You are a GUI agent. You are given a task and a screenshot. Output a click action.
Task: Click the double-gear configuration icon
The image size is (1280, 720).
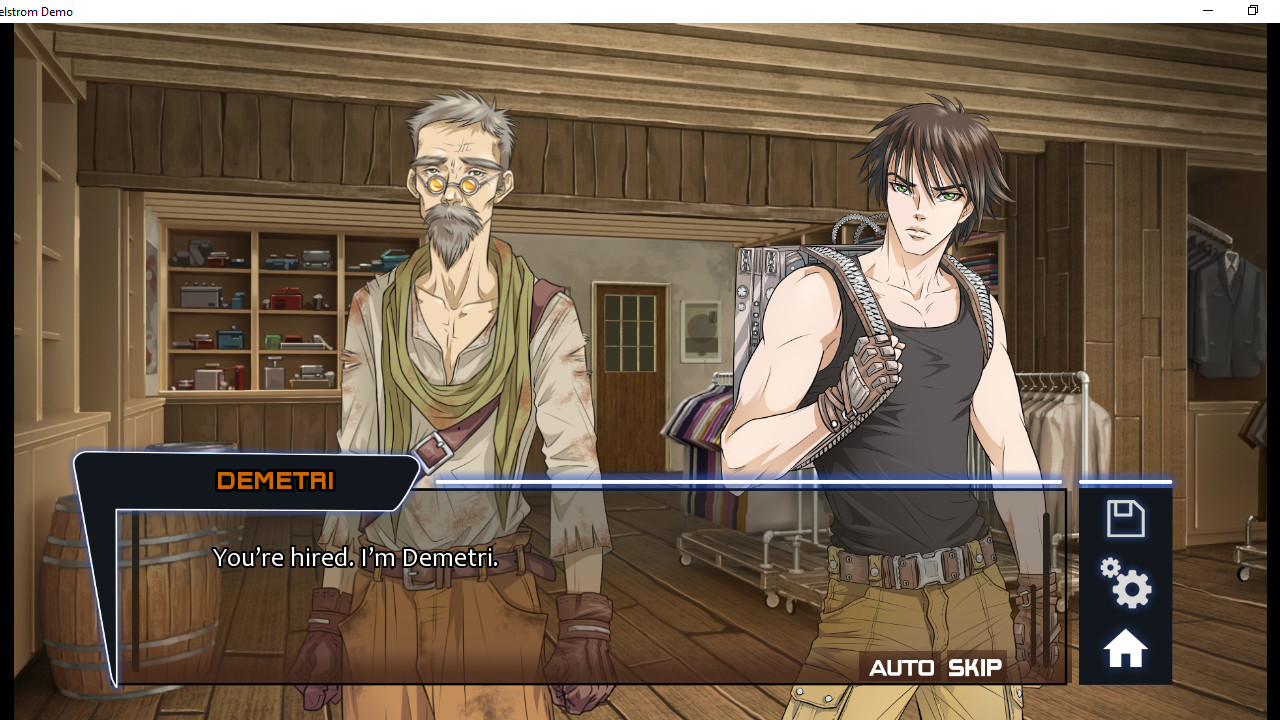[1125, 585]
